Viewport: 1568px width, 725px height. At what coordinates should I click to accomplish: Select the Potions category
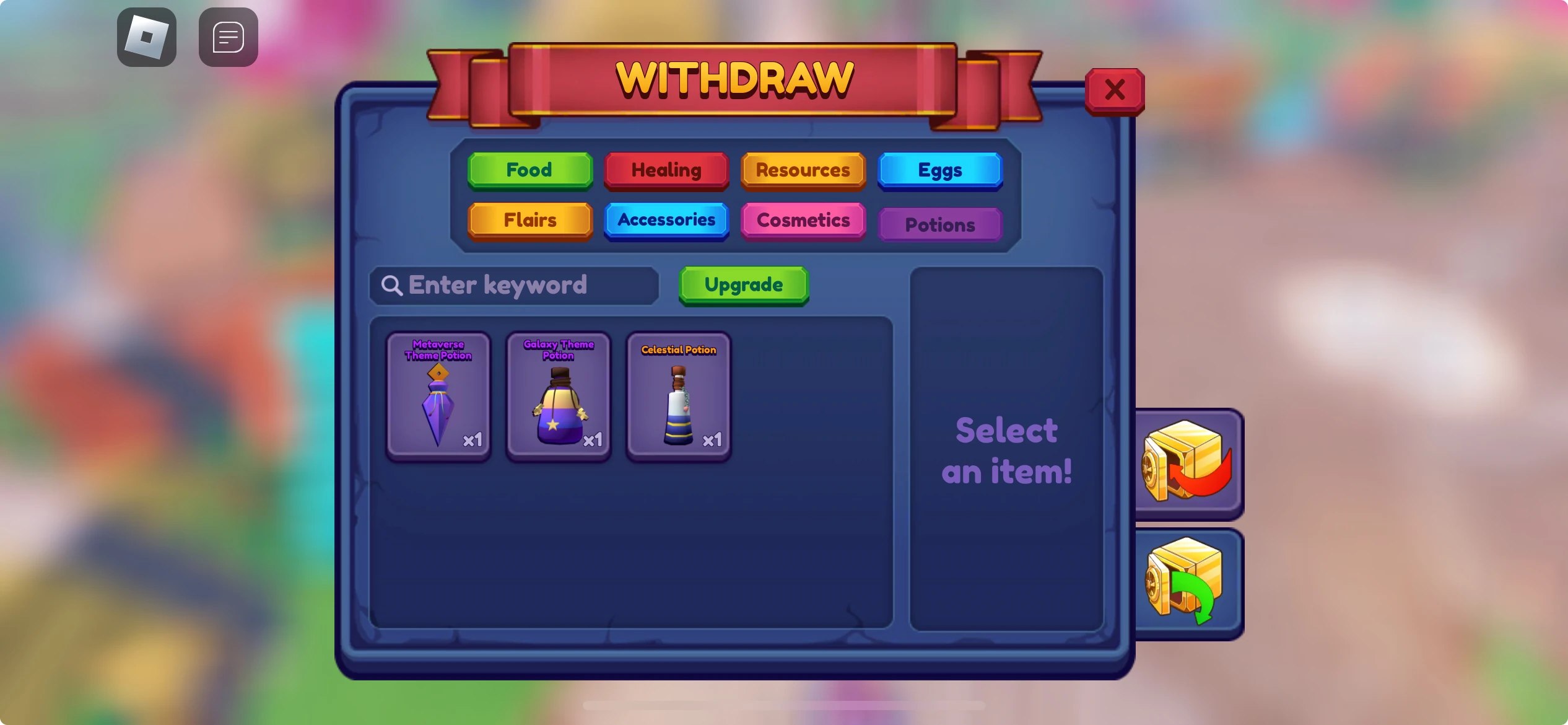click(x=939, y=224)
